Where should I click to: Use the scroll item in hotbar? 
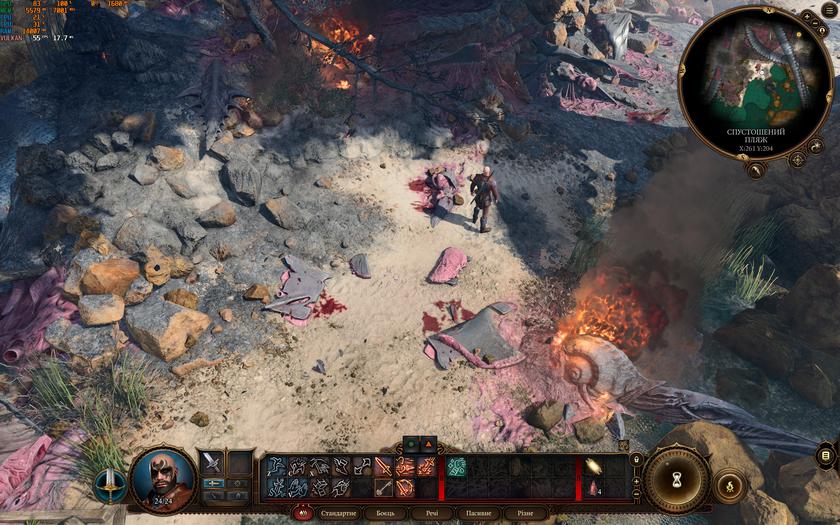pyautogui.click(x=592, y=466)
